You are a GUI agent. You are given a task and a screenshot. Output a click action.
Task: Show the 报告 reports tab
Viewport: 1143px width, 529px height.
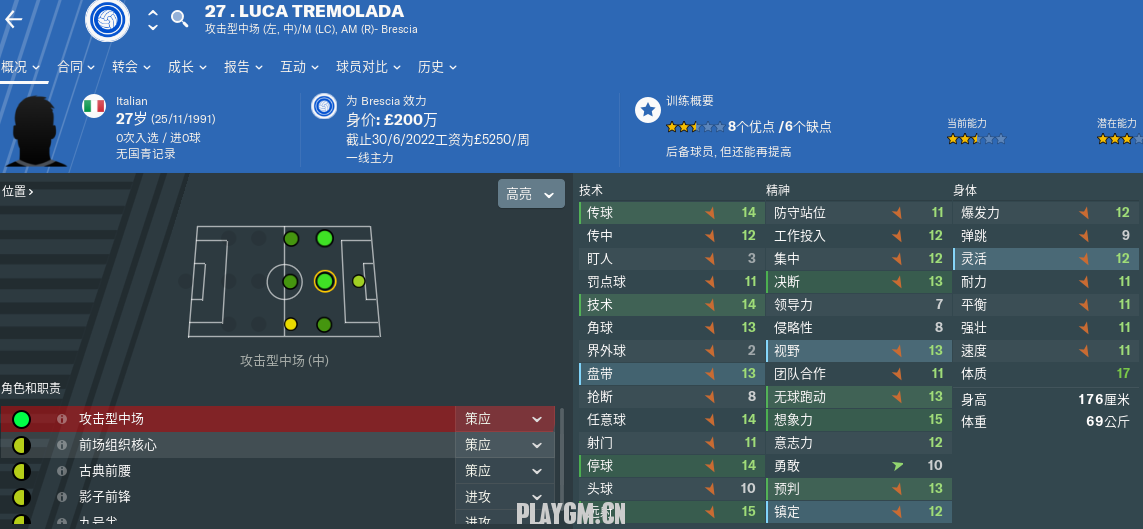click(x=243, y=67)
